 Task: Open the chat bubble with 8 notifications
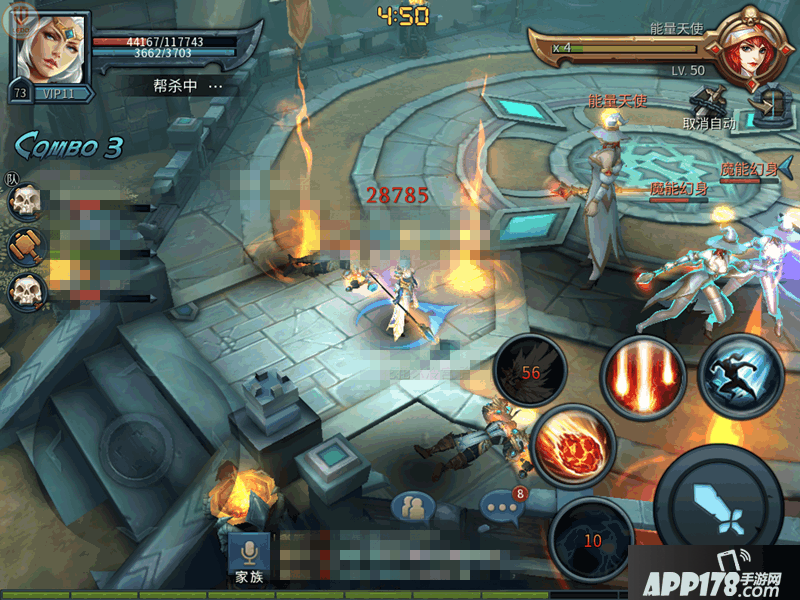(501, 508)
